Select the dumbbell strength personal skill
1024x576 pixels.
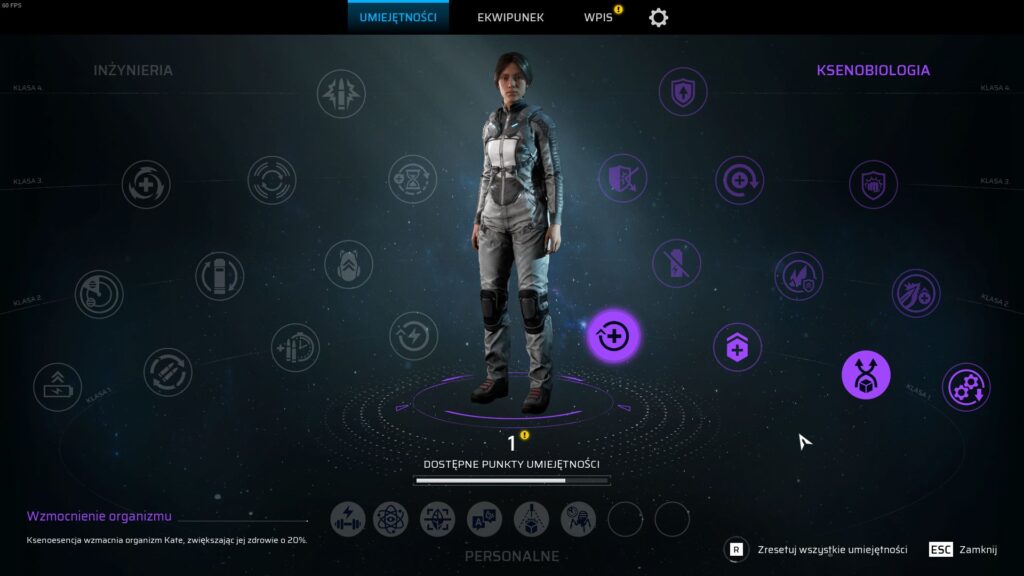point(348,519)
